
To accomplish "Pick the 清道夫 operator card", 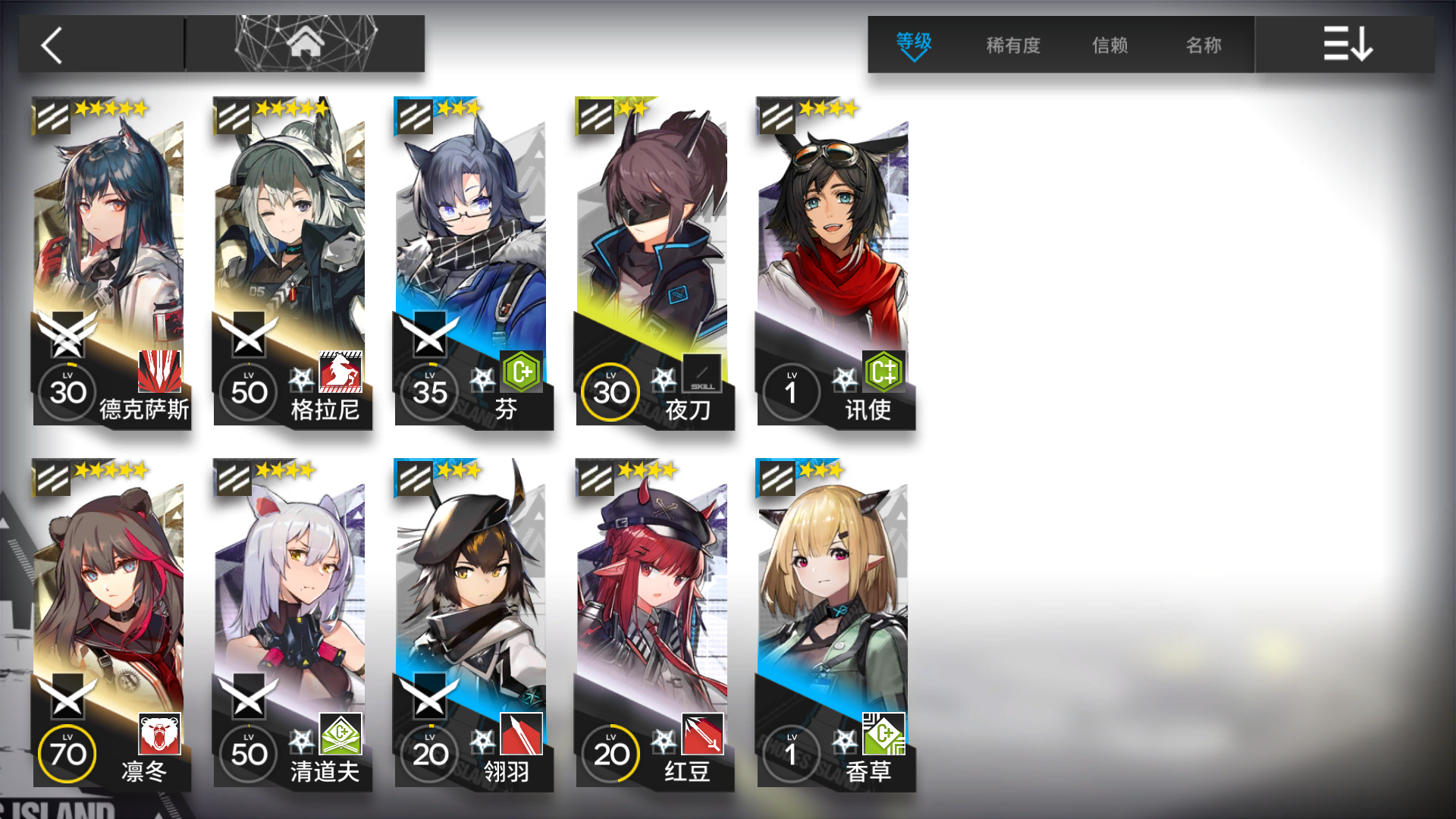I will (290, 623).
